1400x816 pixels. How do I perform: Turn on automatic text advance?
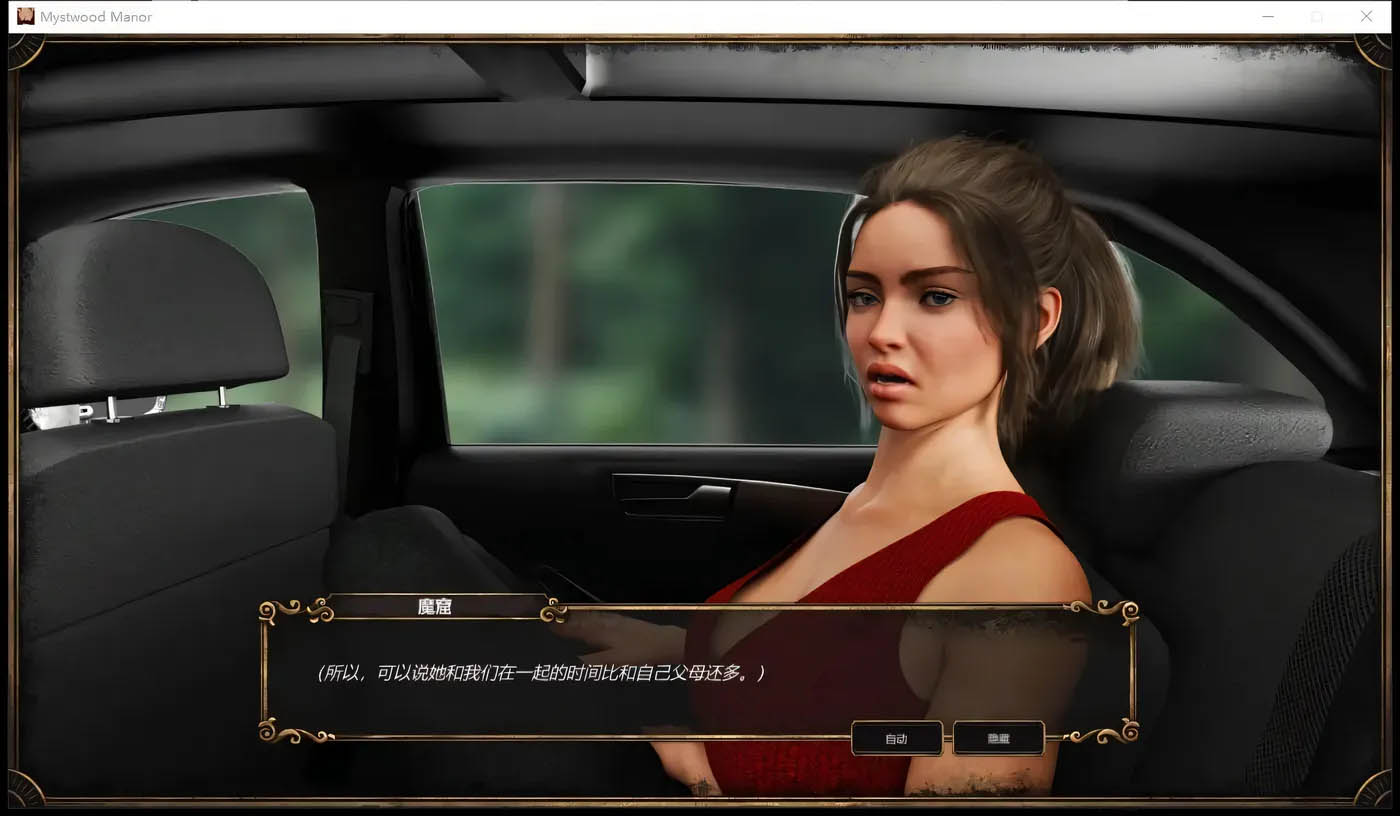tap(896, 738)
